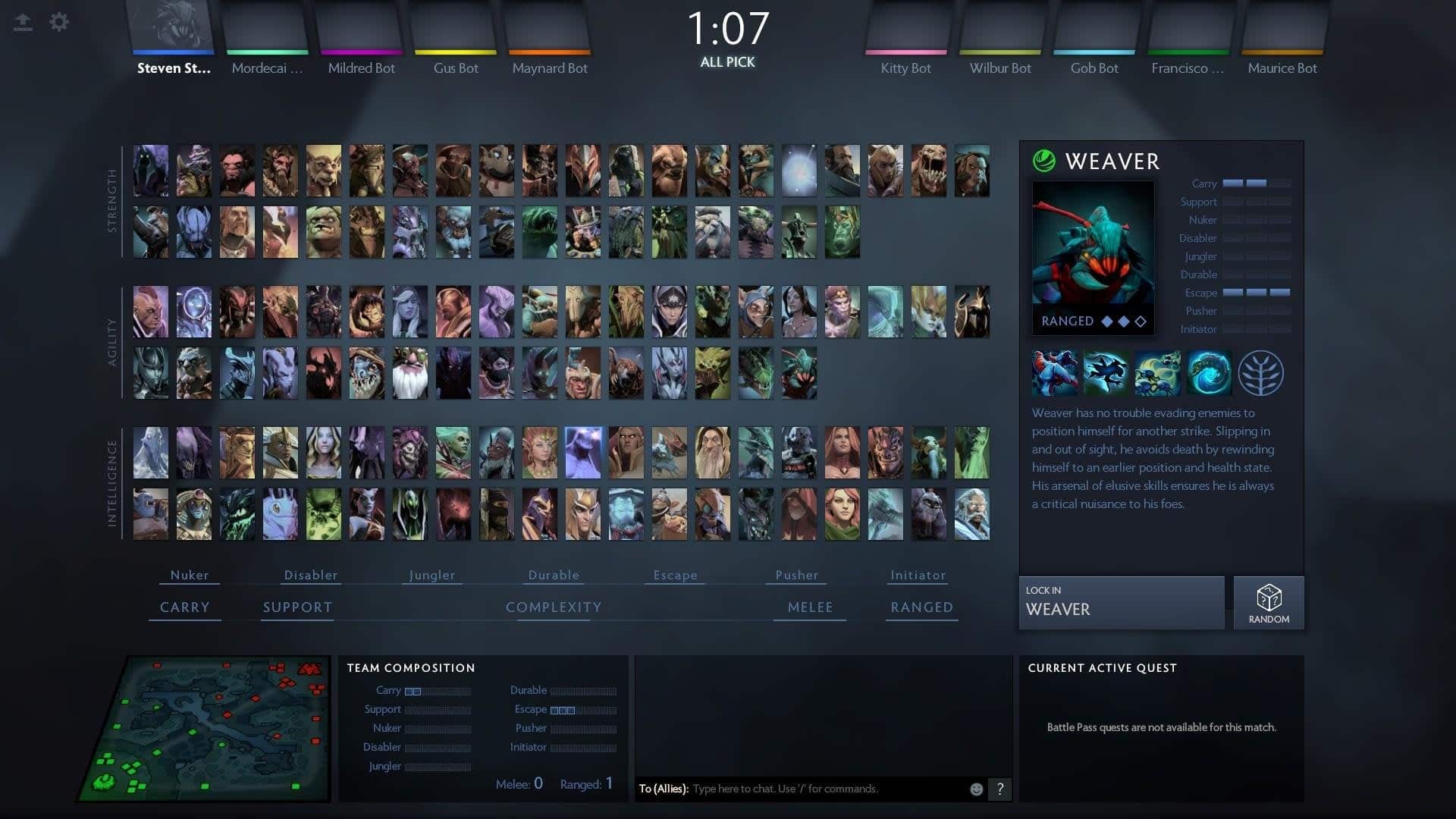Select the Kitty Bot player slot
This screenshot has height=819, width=1456.
905,34
